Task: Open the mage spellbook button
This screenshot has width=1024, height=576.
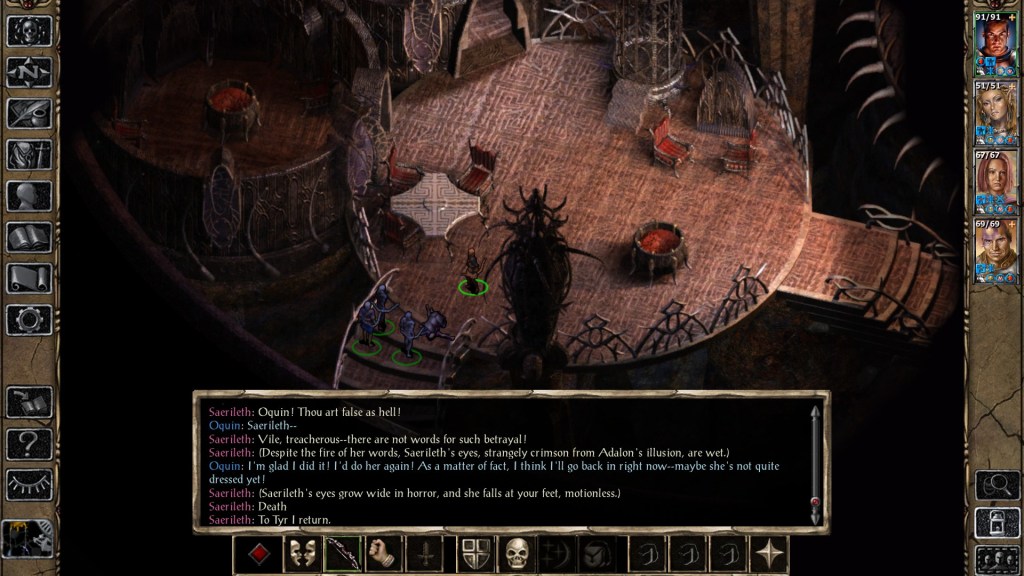Action: click(29, 237)
